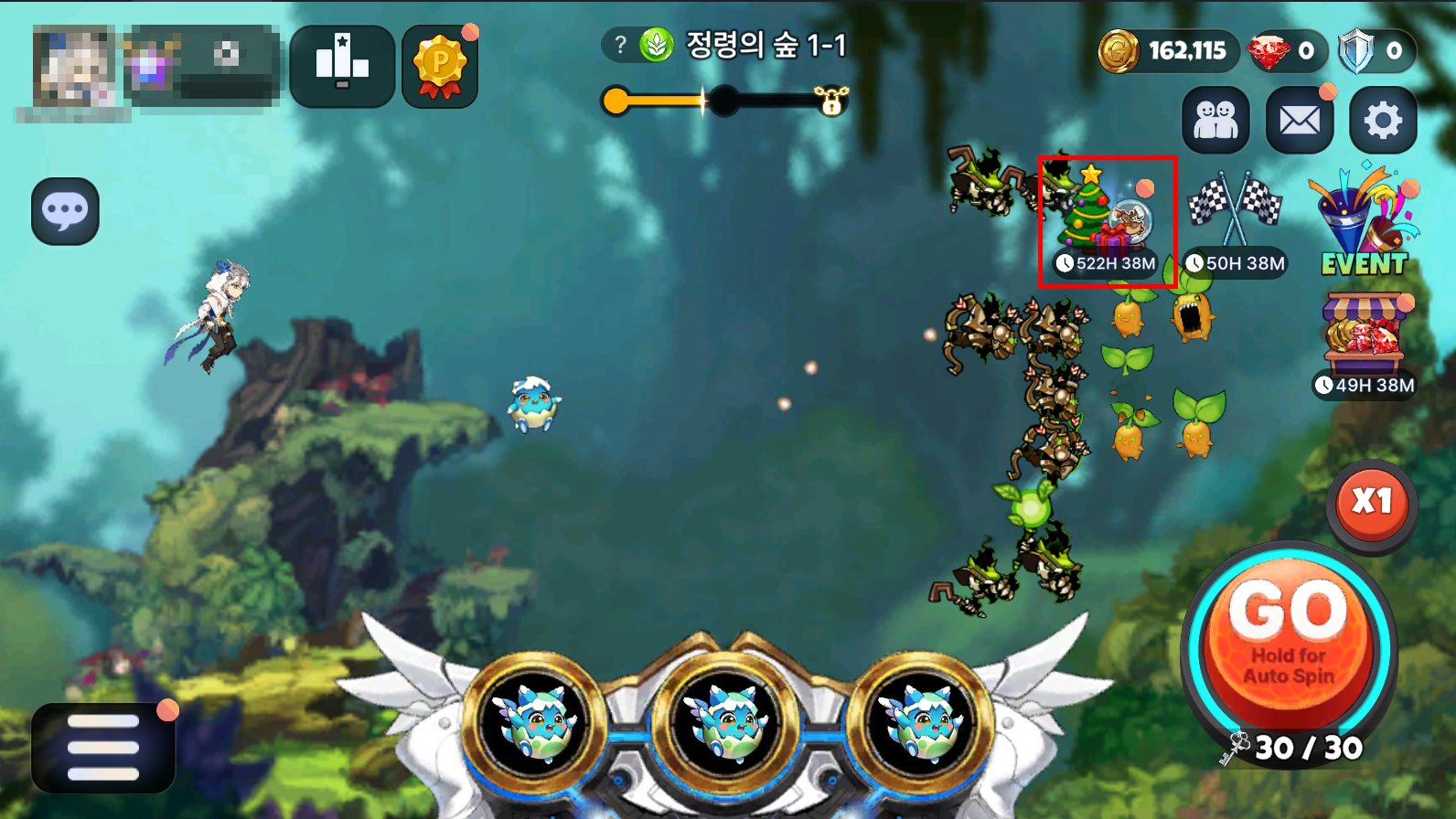Open the hamburger main menu
The image size is (1456, 819).
click(x=103, y=747)
